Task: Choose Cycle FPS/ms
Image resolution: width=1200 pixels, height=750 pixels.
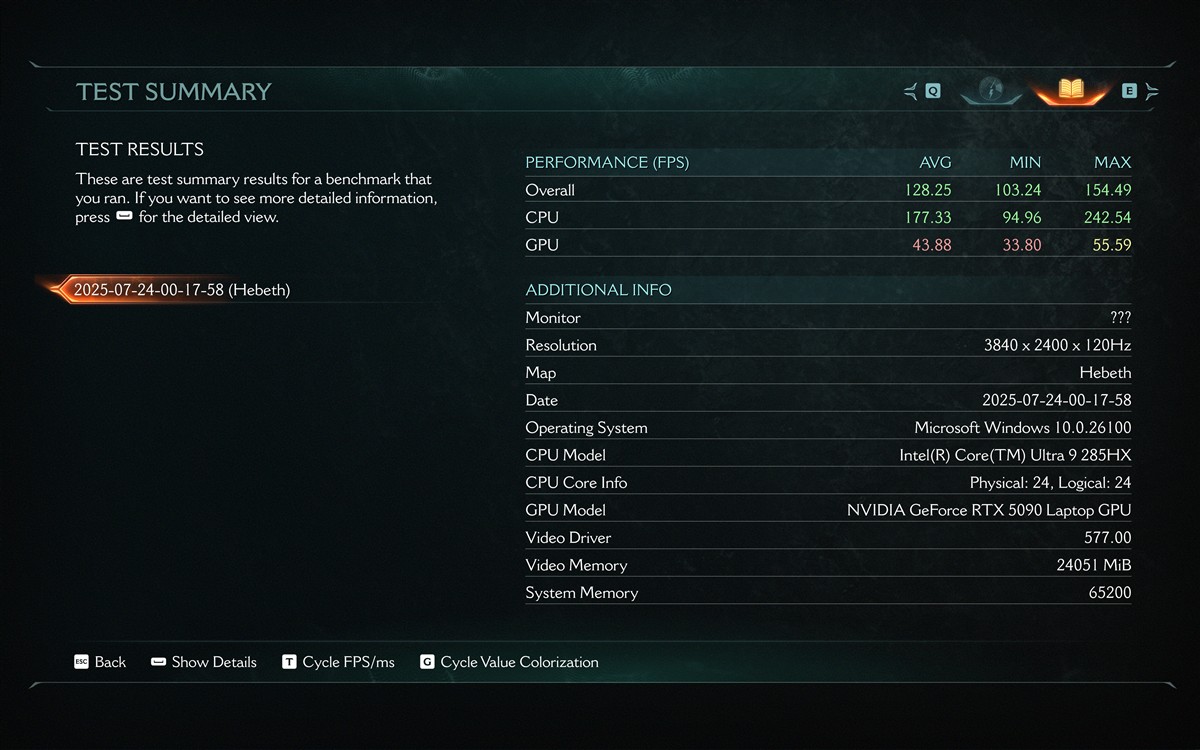Action: pyautogui.click(x=338, y=662)
